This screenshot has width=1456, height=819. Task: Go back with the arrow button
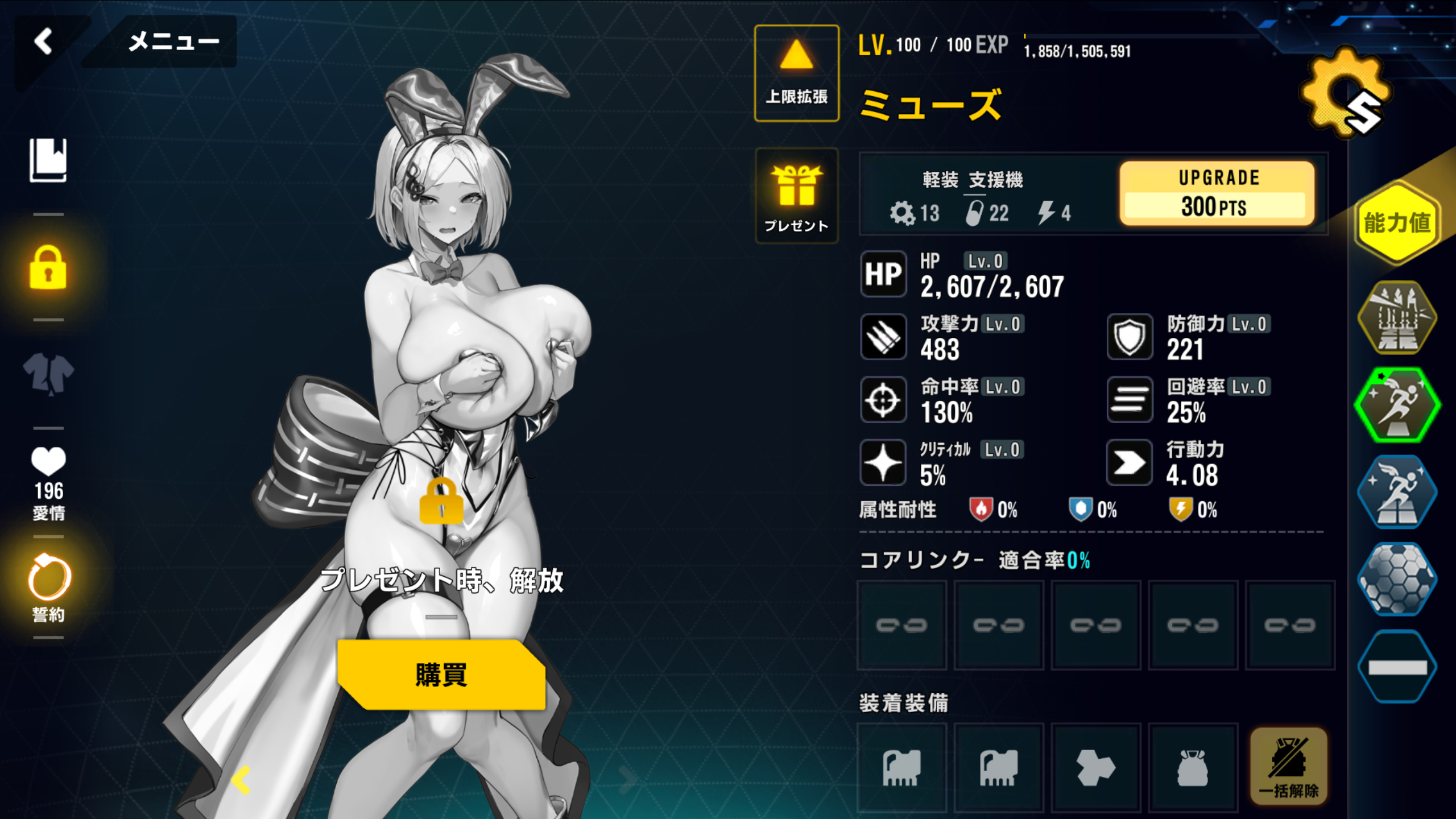pos(44,42)
